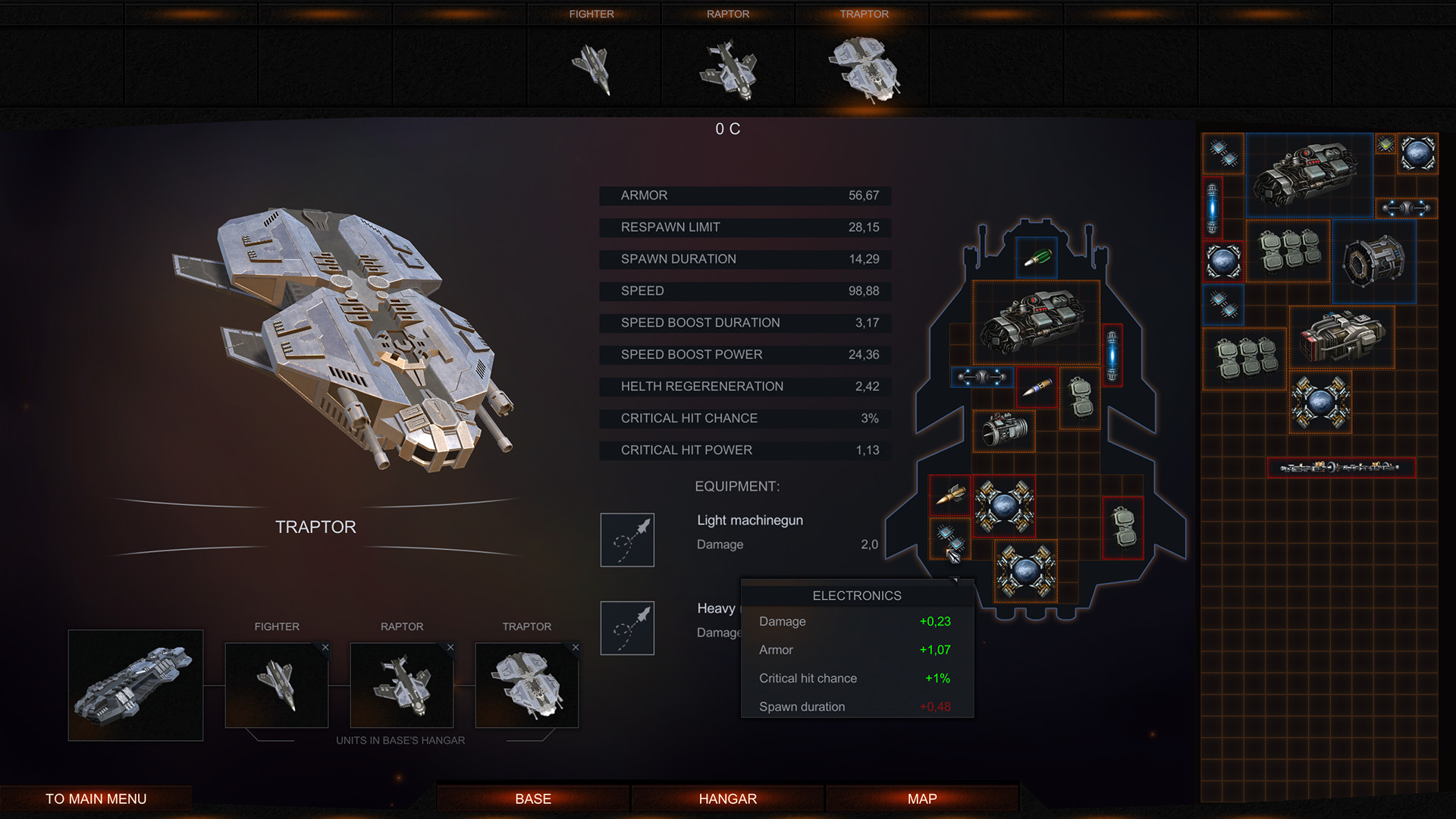Select the Heavy machinegun equipment icon

tap(627, 628)
